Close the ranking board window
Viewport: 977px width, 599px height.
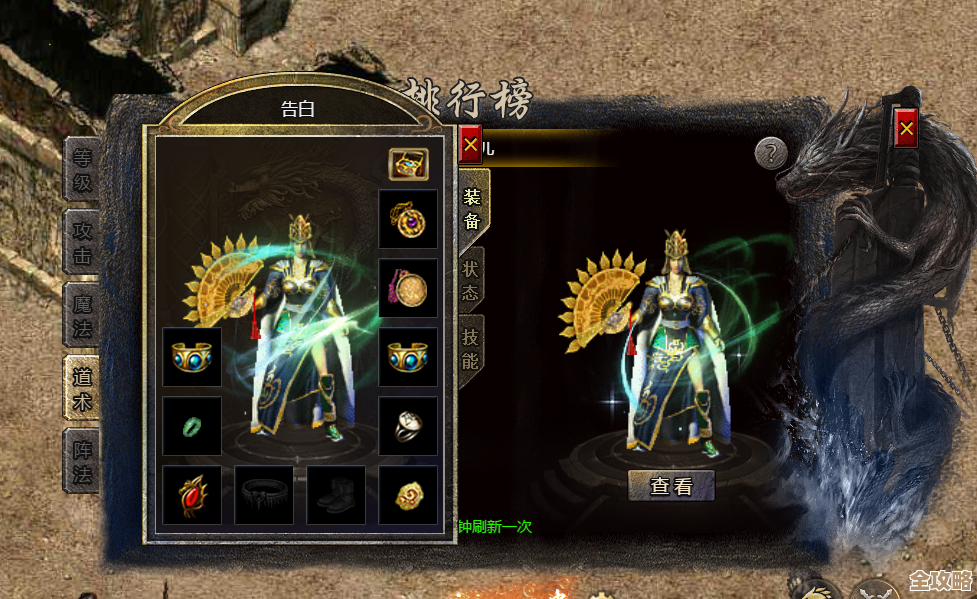tap(906, 128)
